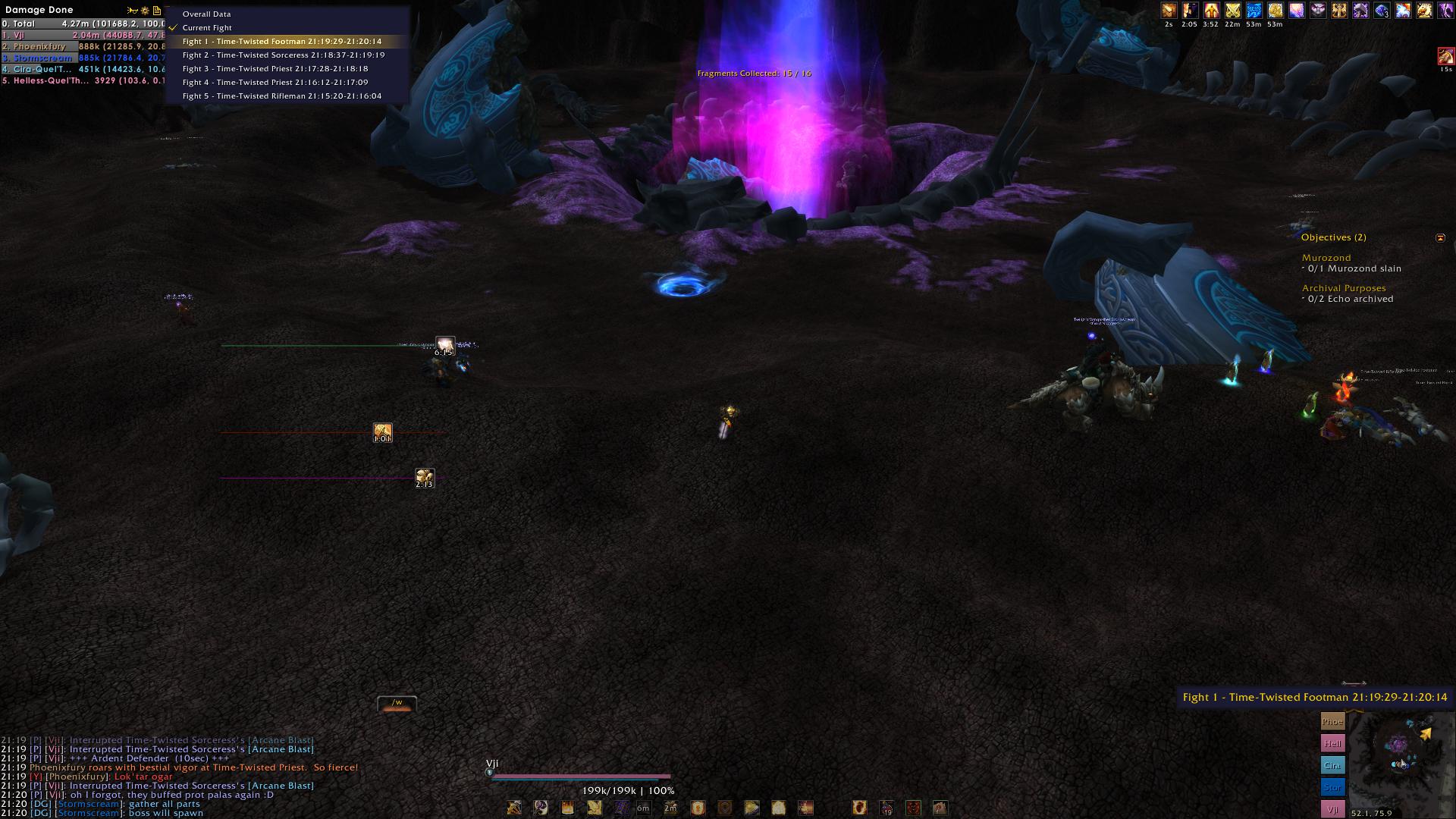Open Fight 3 - Time-Twisted Priest entry
Image resolution: width=1456 pixels, height=819 pixels.
tap(275, 69)
